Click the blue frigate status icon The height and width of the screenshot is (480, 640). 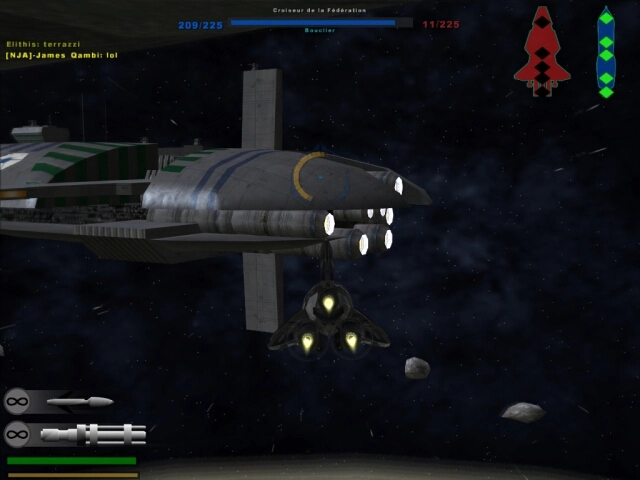(605, 52)
